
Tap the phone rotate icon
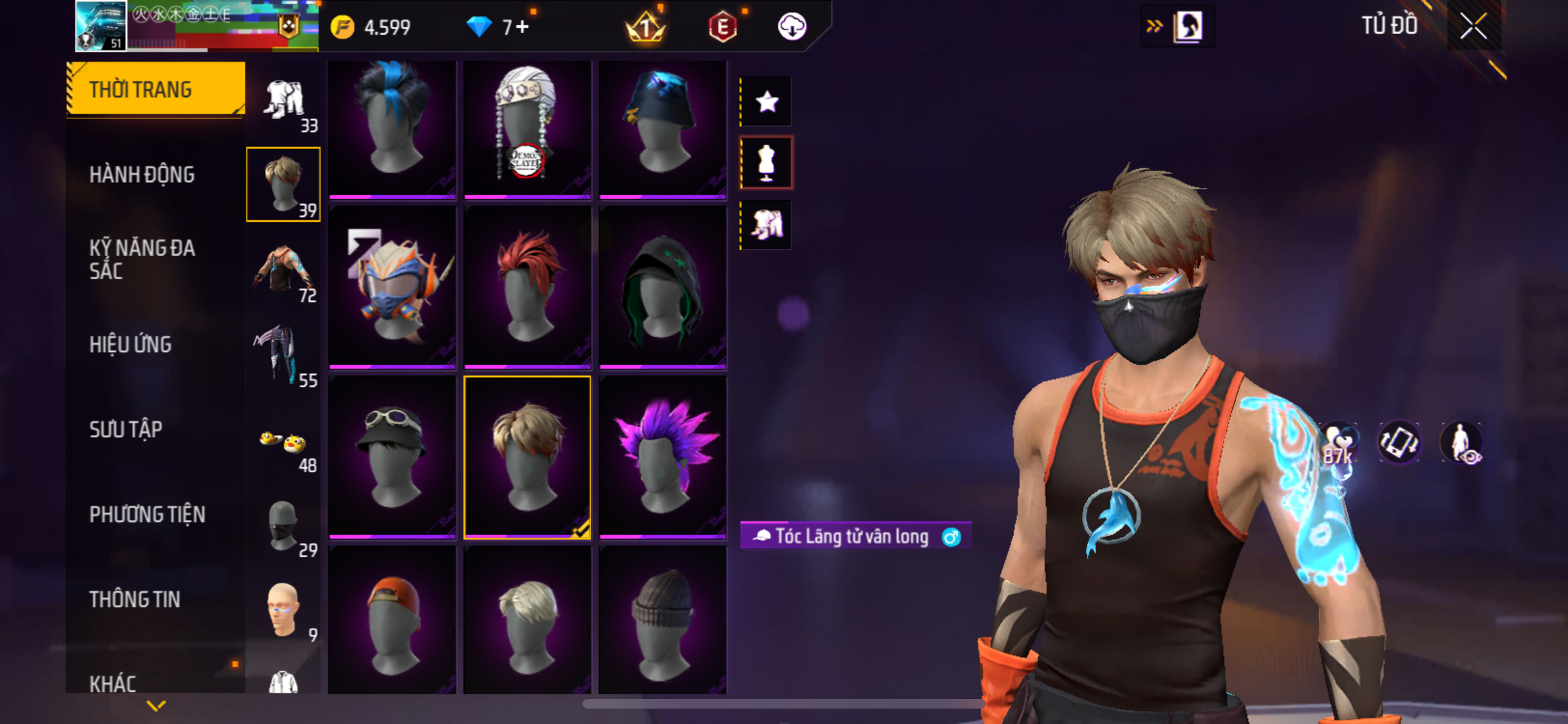[1399, 443]
